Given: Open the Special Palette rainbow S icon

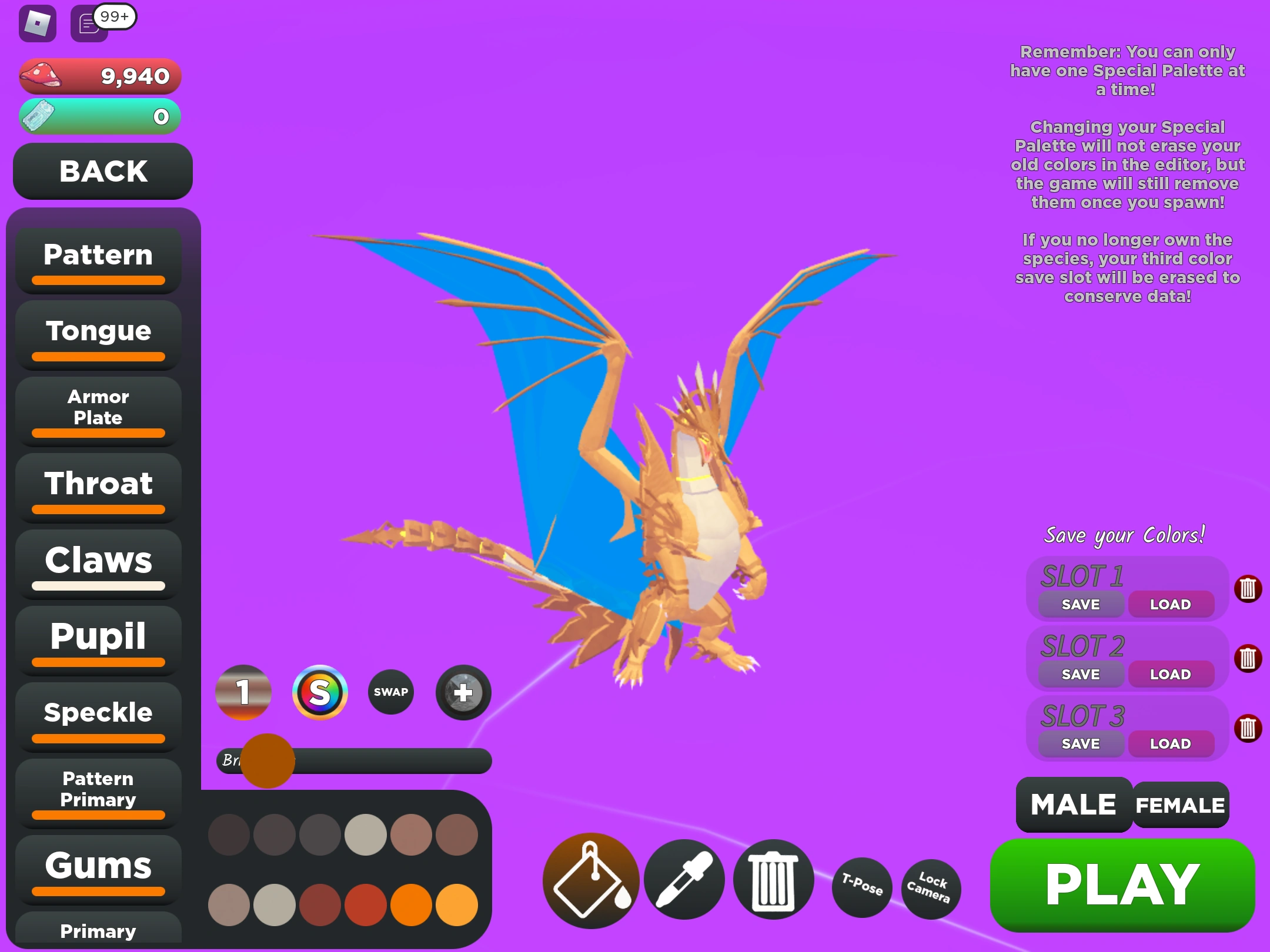Looking at the screenshot, I should 321,692.
